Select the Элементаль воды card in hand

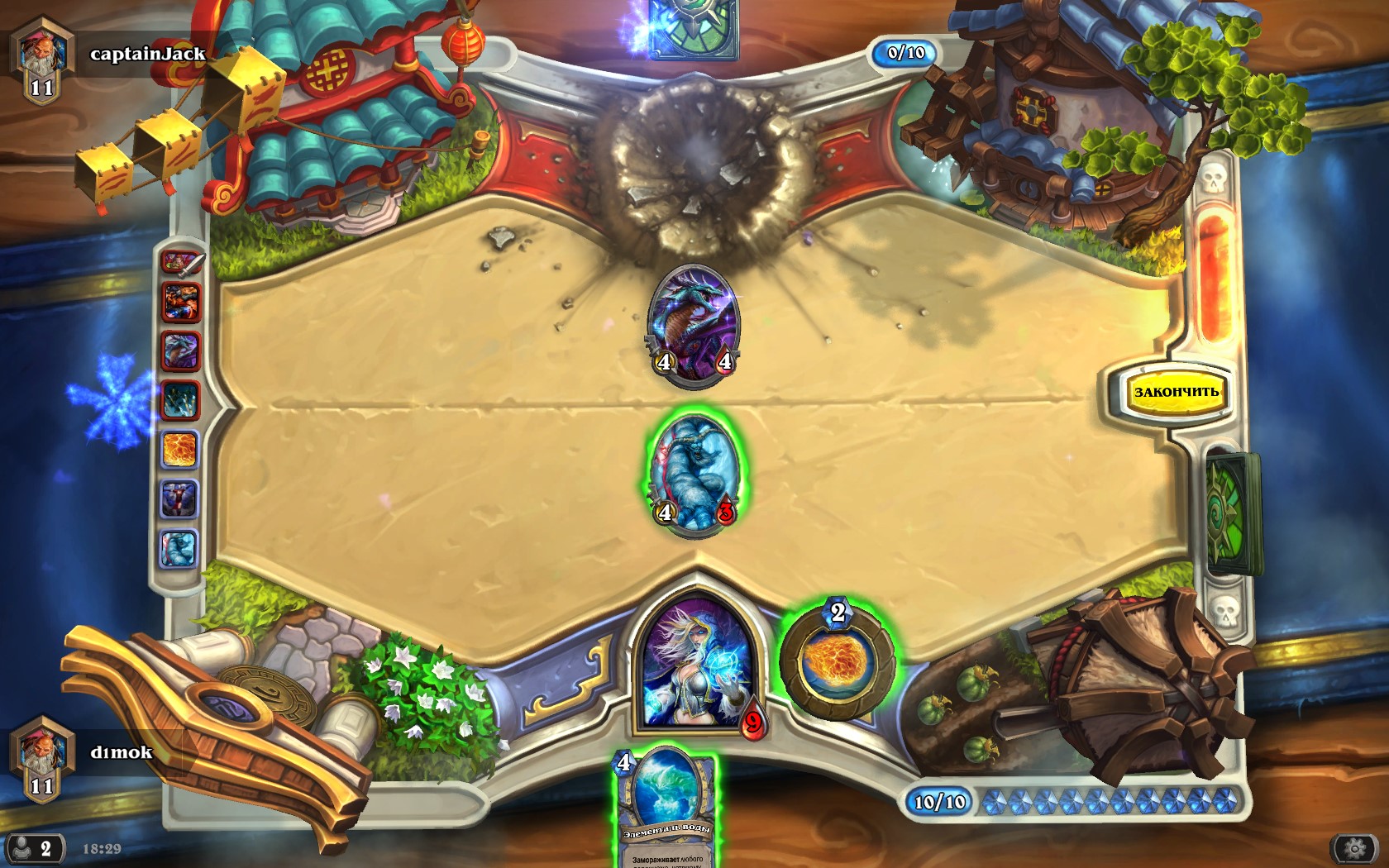click(x=666, y=806)
